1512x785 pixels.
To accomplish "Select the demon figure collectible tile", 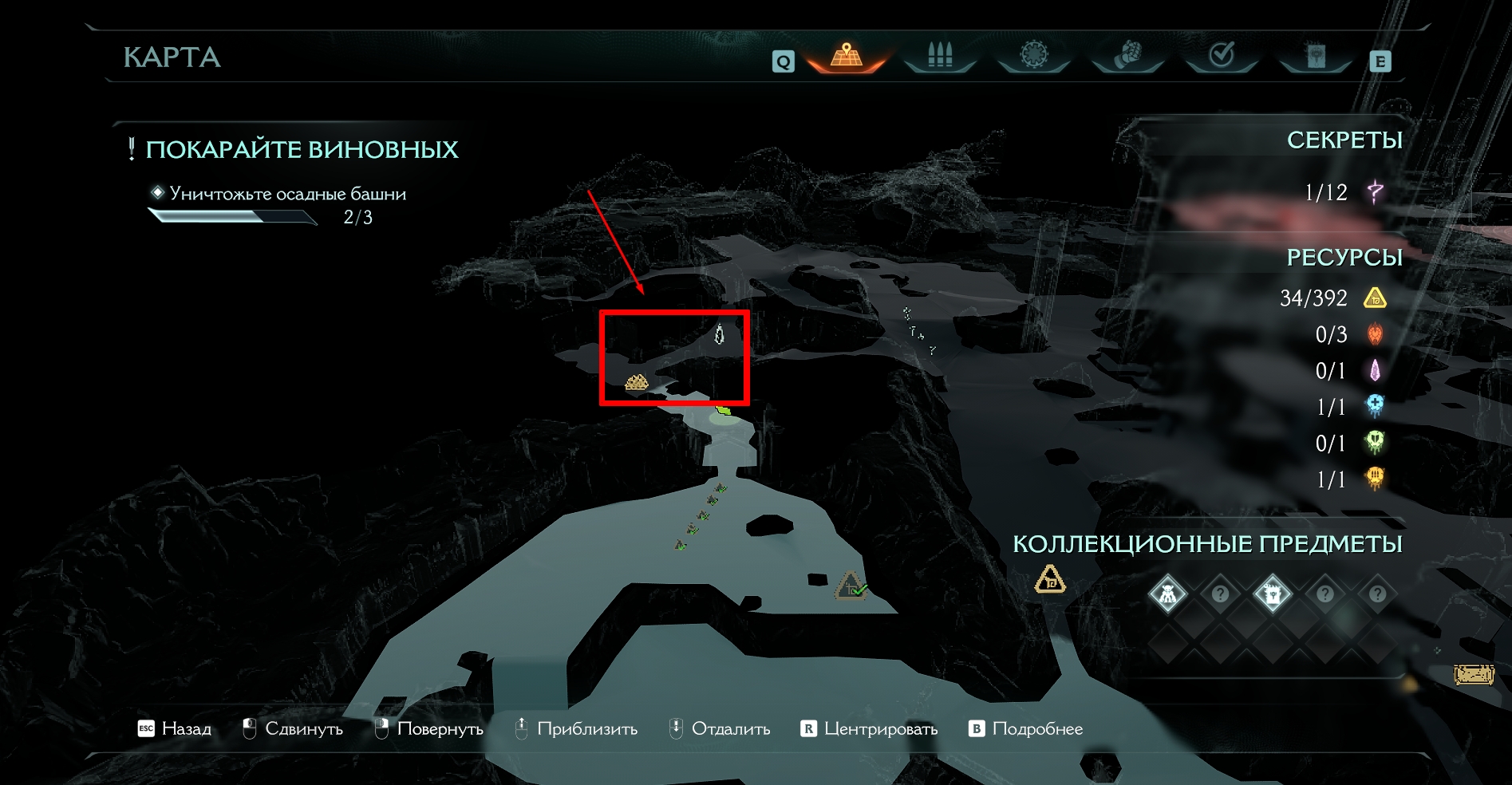I will (x=1167, y=594).
